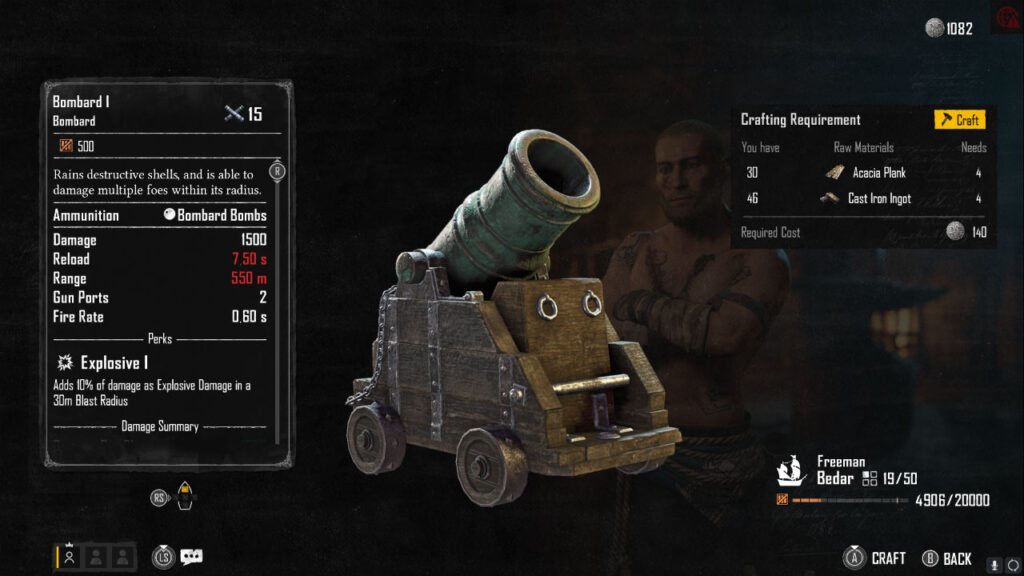Select the Explosive I perk entry
This screenshot has height=576, width=1024.
click(x=114, y=363)
